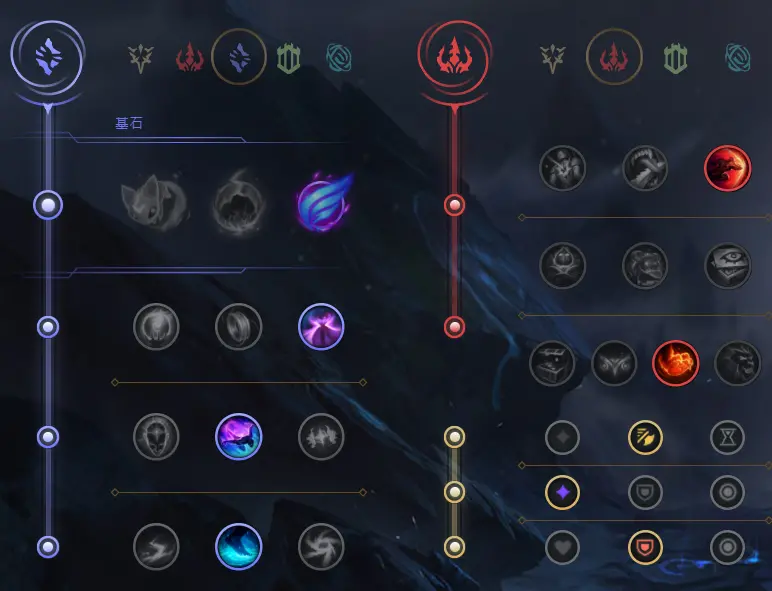This screenshot has width=772, height=591.
Task: Select the Nullifying Orb rune
Action: click(157, 327)
